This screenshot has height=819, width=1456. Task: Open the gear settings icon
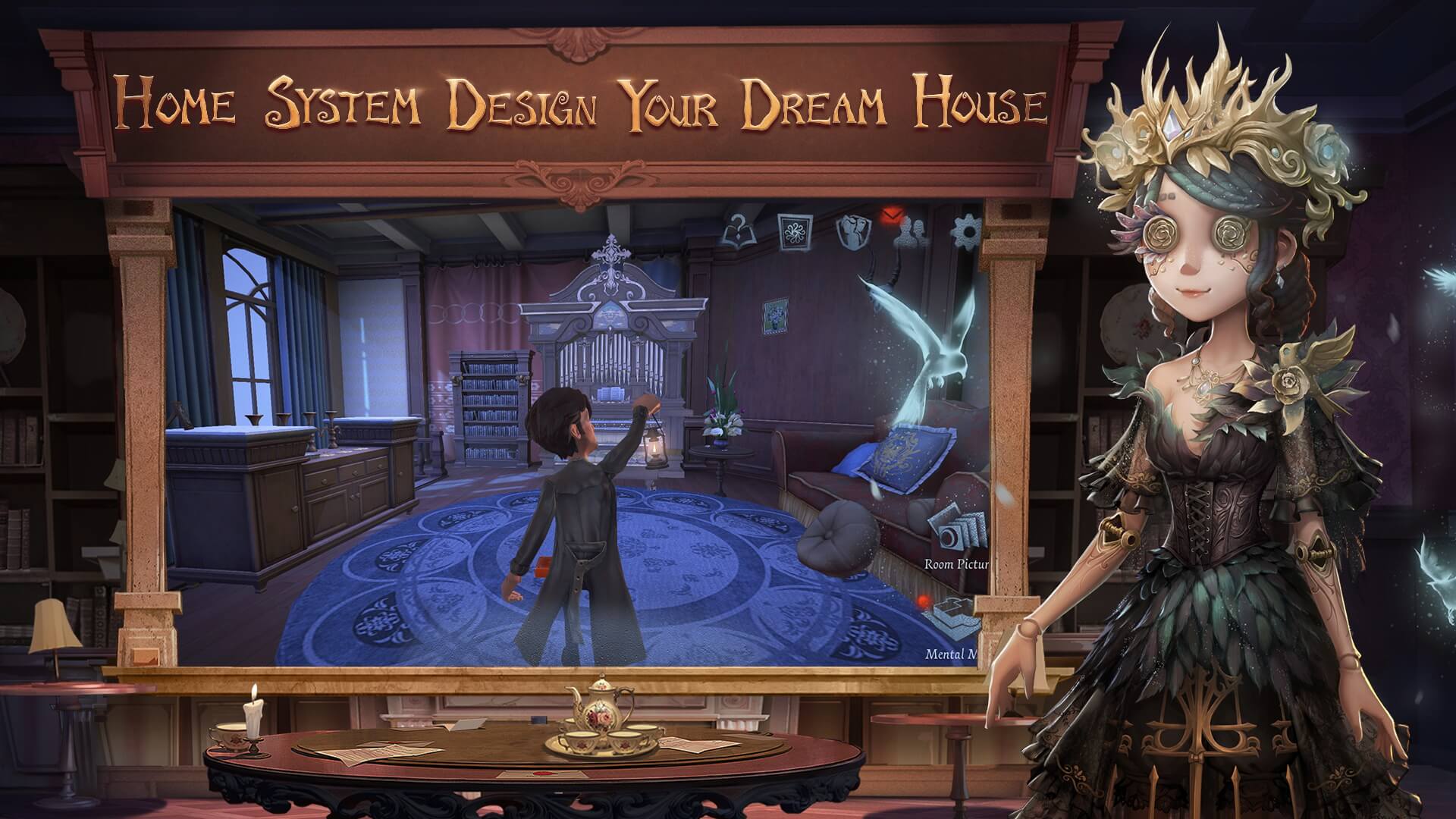click(x=966, y=231)
